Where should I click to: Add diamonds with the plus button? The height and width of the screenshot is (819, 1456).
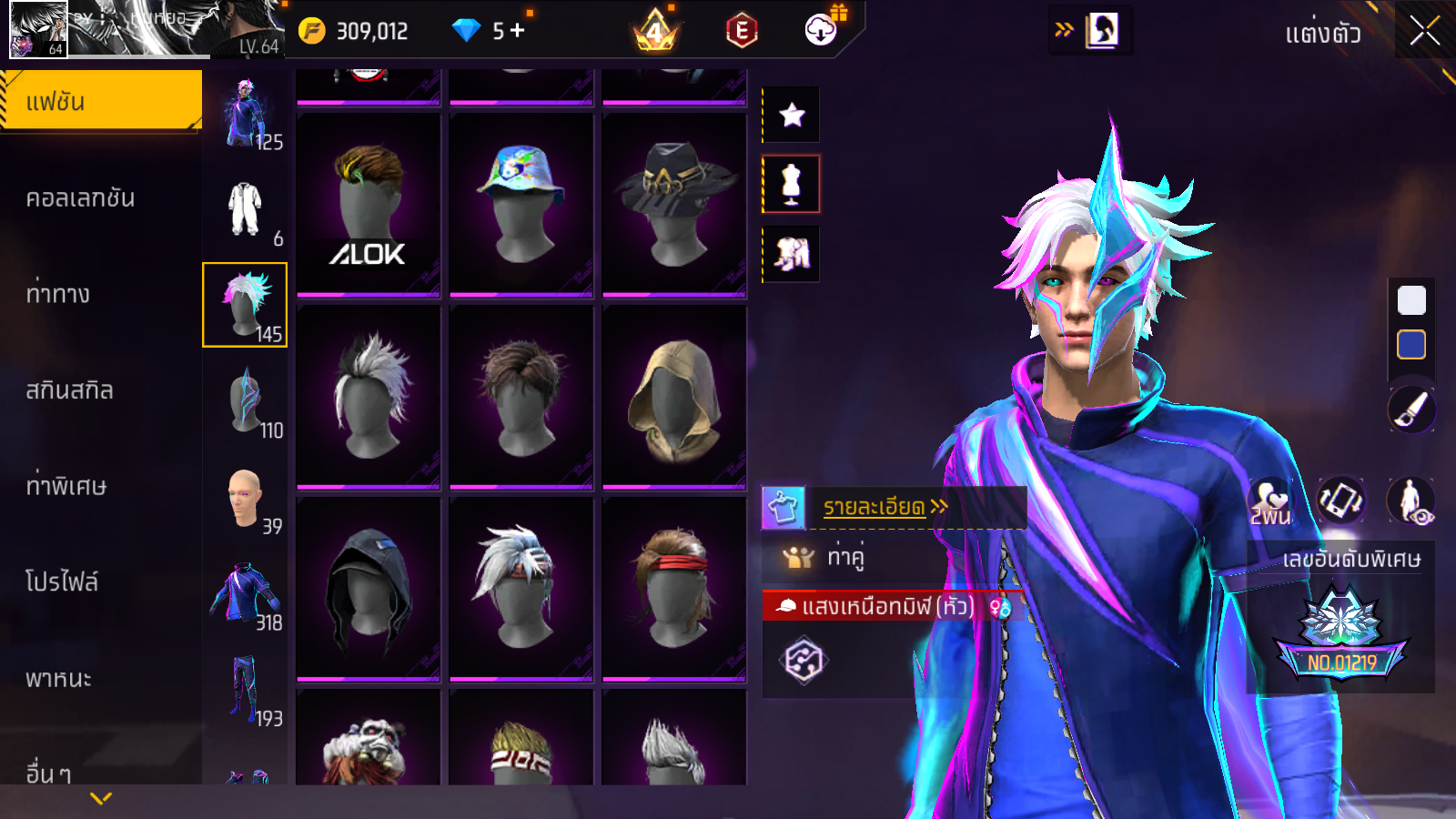[x=518, y=31]
